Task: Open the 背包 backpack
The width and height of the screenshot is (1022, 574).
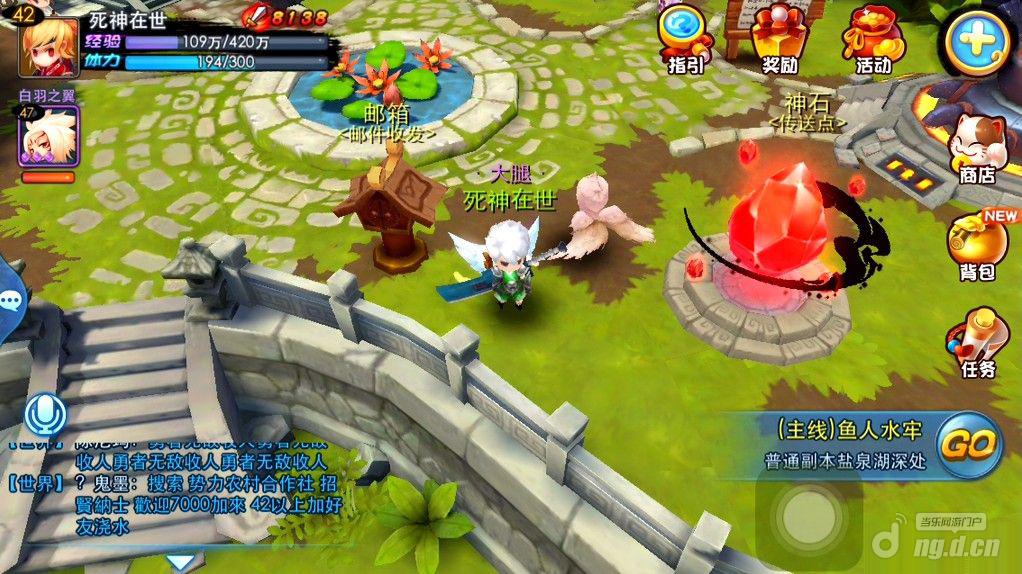Action: [977, 245]
